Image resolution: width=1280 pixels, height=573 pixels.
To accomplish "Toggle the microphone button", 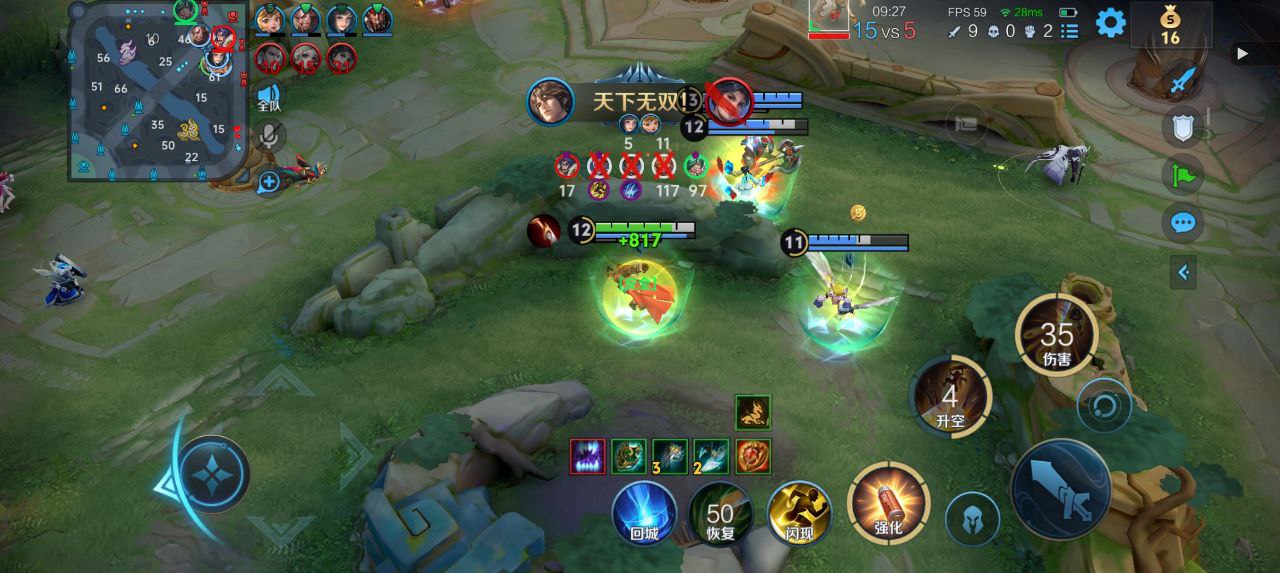I will [x=268, y=136].
